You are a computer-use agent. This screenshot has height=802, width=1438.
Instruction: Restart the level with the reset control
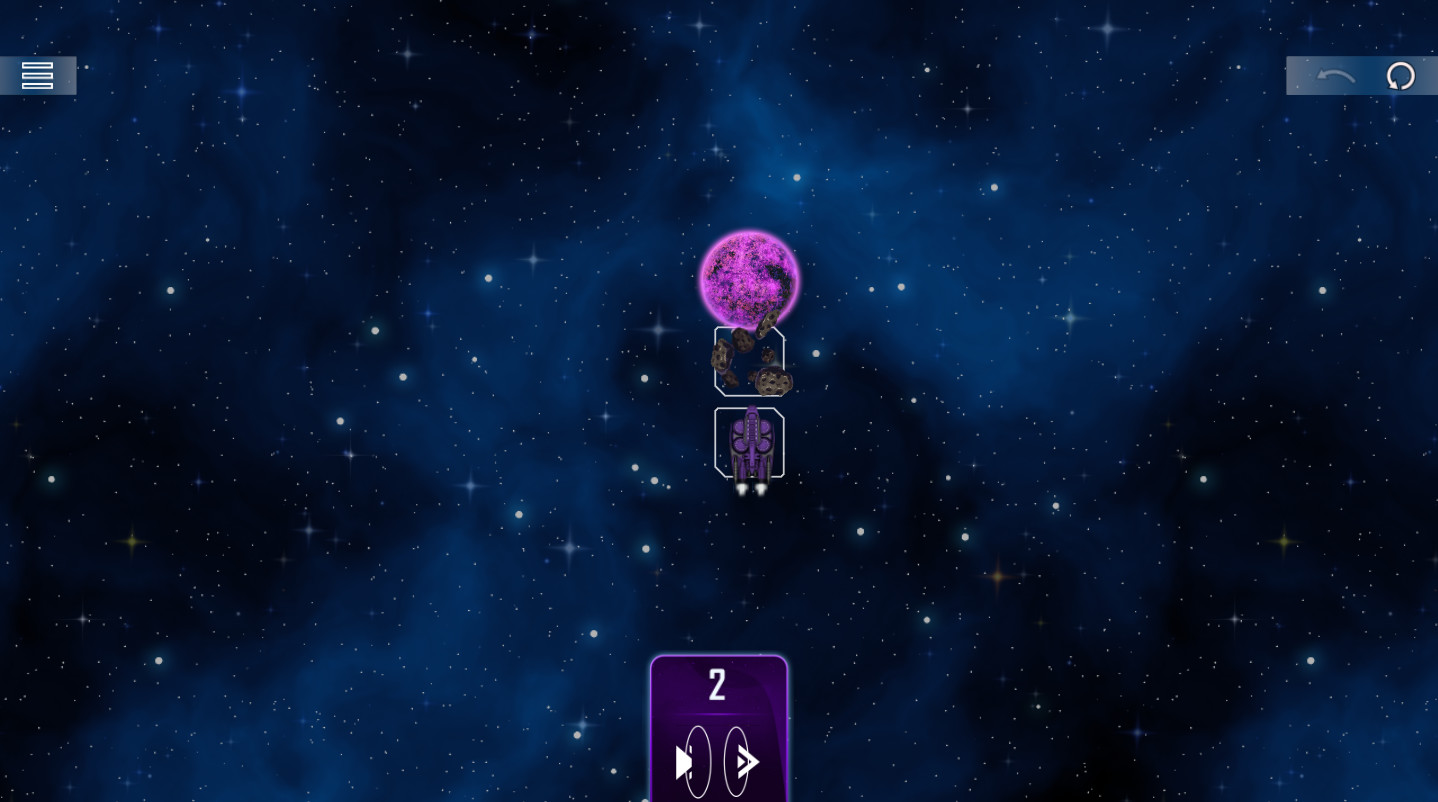click(x=1400, y=75)
